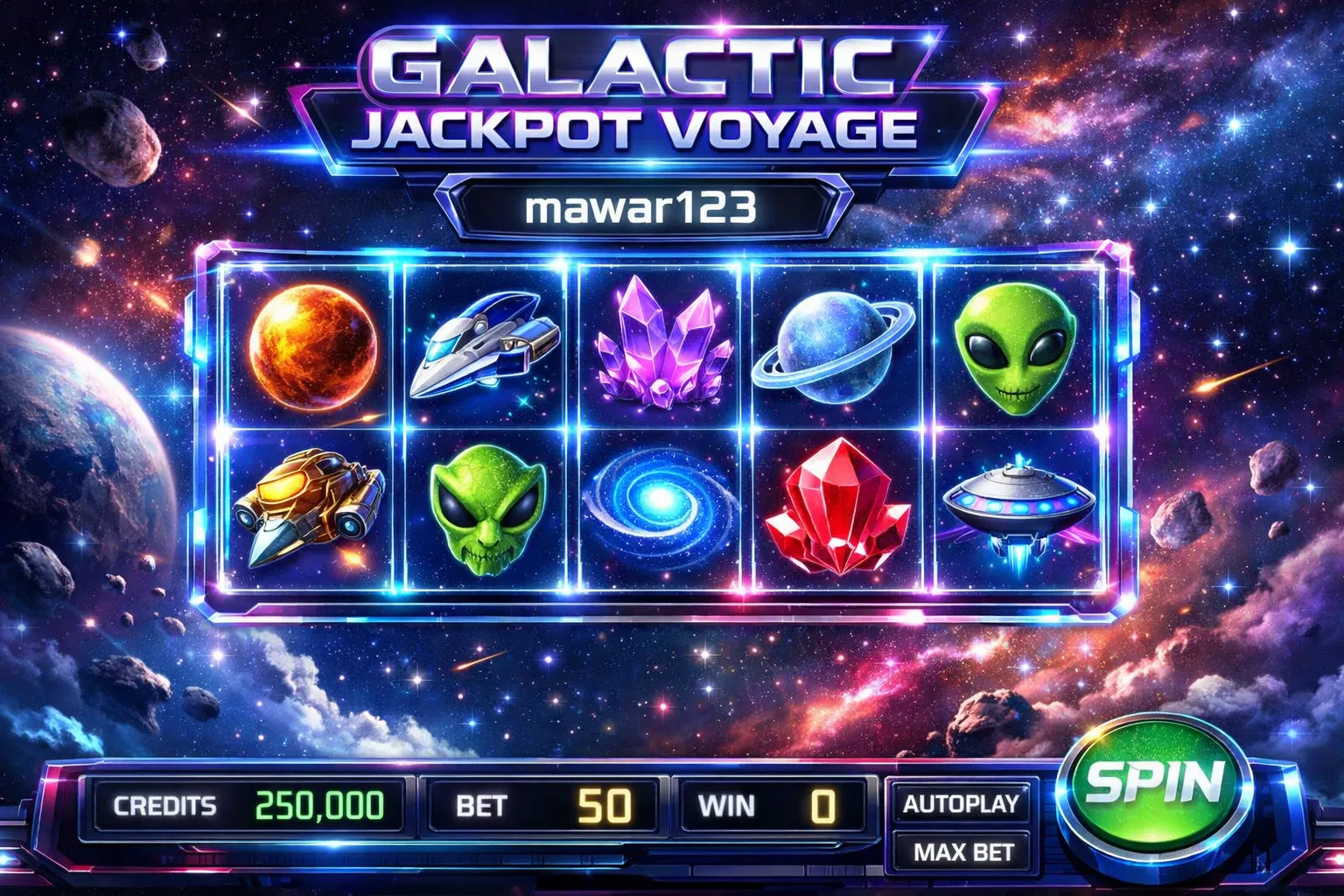
Task: Activate the AUTOPLAY button
Action: pyautogui.click(x=961, y=803)
